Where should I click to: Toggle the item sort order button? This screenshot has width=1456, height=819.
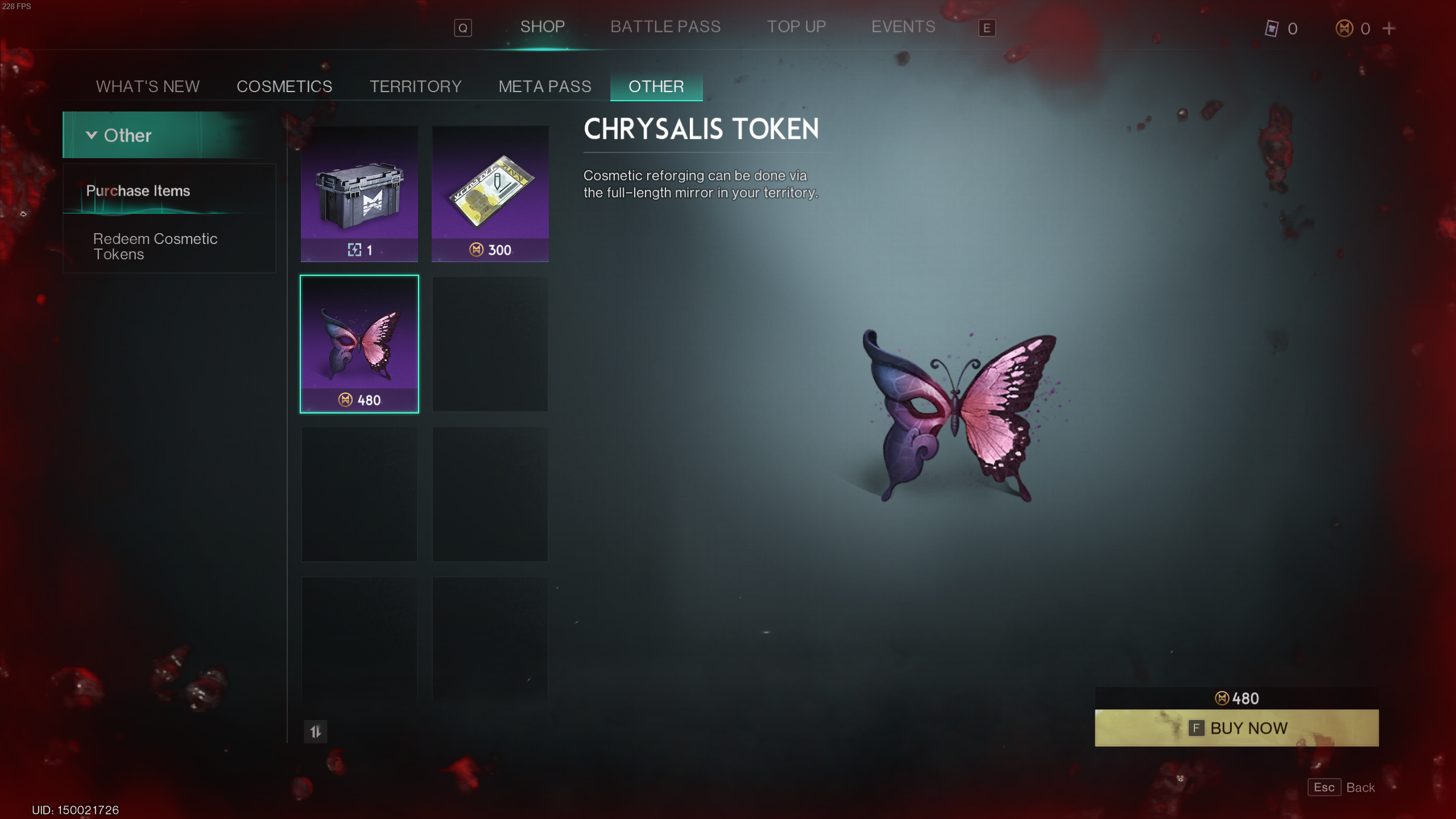(x=316, y=731)
